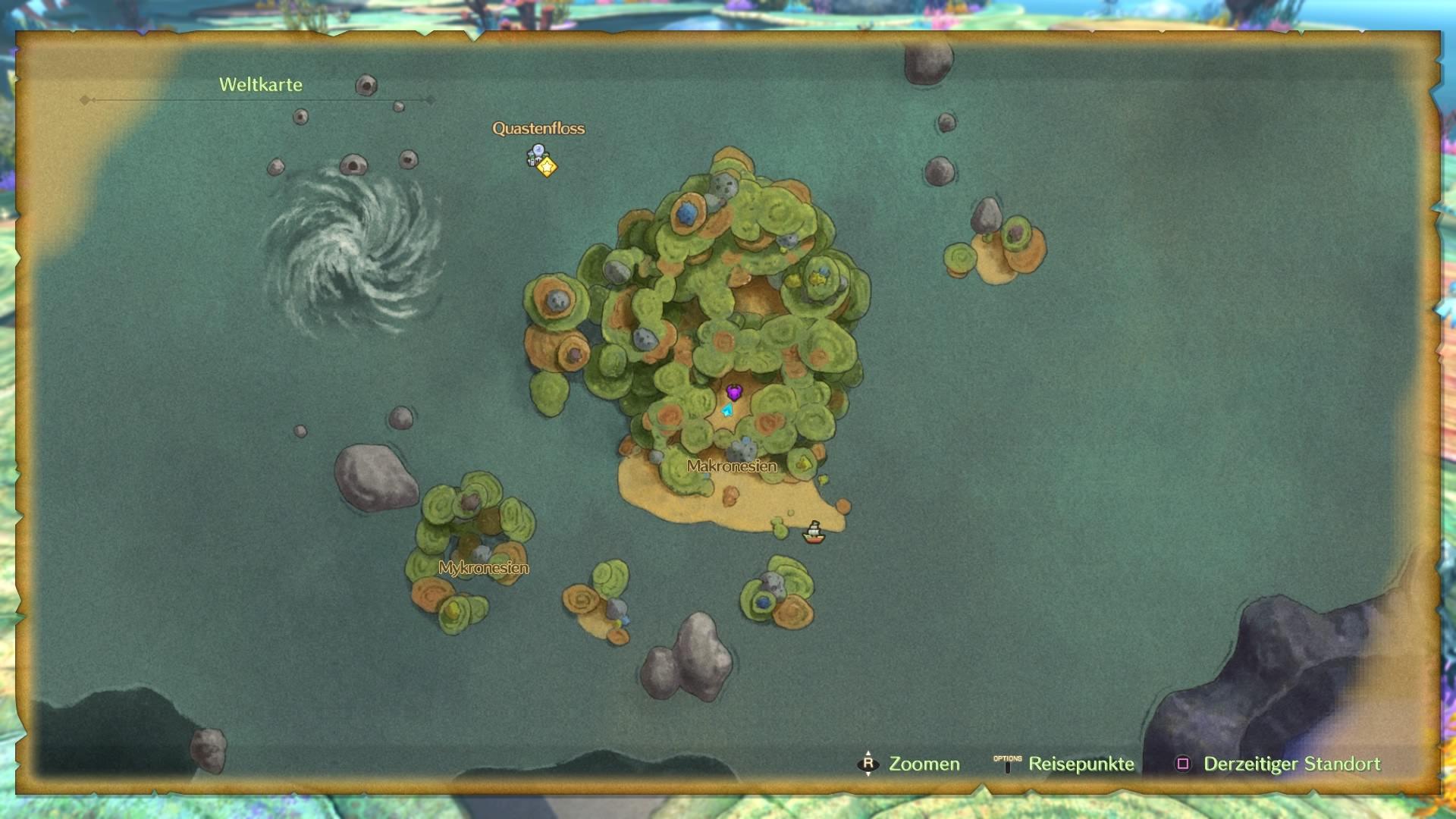This screenshot has height=819, width=1456.
Task: Select the yellow star quest marker
Action: 547,166
